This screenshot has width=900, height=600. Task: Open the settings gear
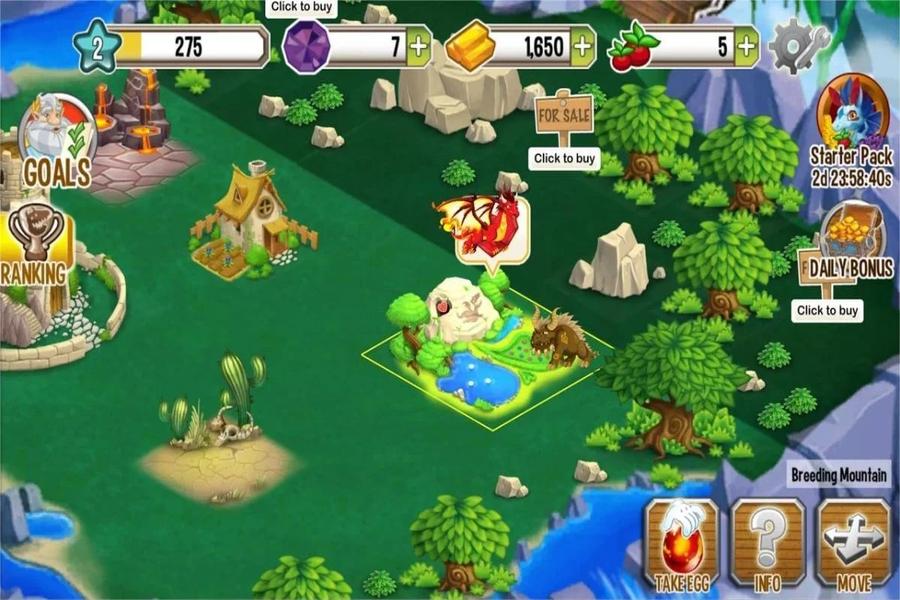(798, 44)
